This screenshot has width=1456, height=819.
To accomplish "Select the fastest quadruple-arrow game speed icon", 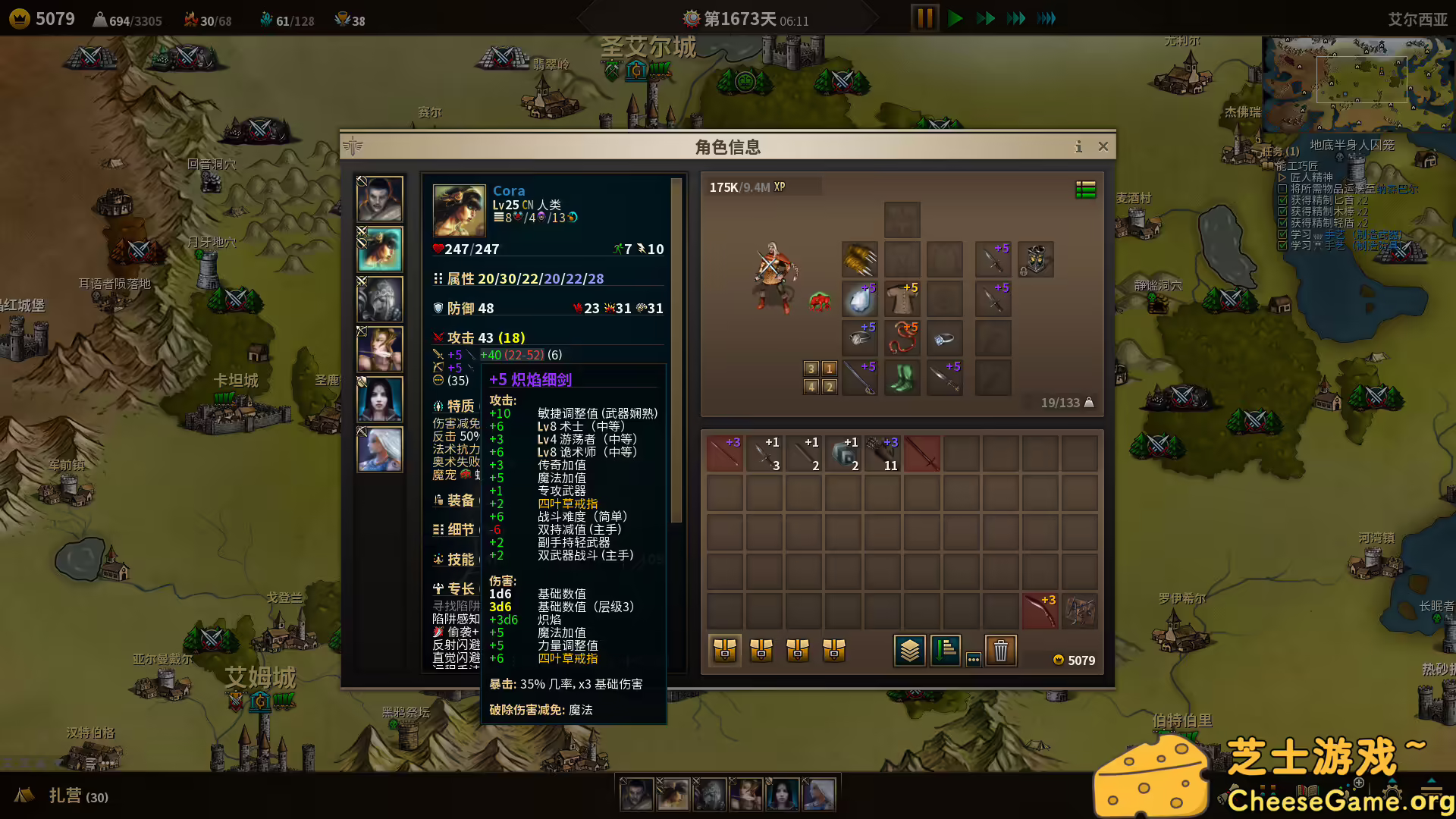I will [1046, 17].
